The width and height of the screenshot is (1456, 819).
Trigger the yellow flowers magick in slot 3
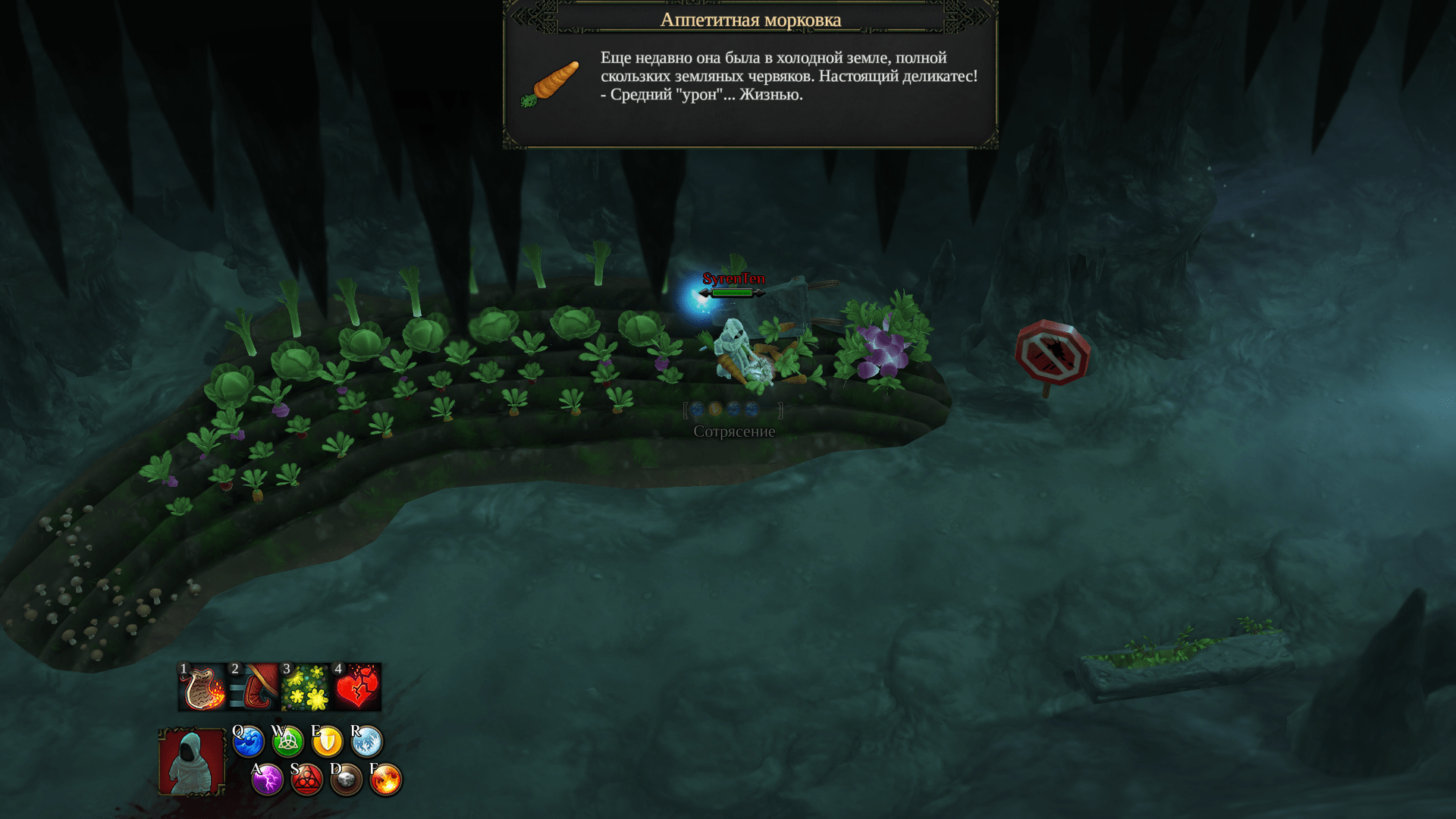coord(306,687)
